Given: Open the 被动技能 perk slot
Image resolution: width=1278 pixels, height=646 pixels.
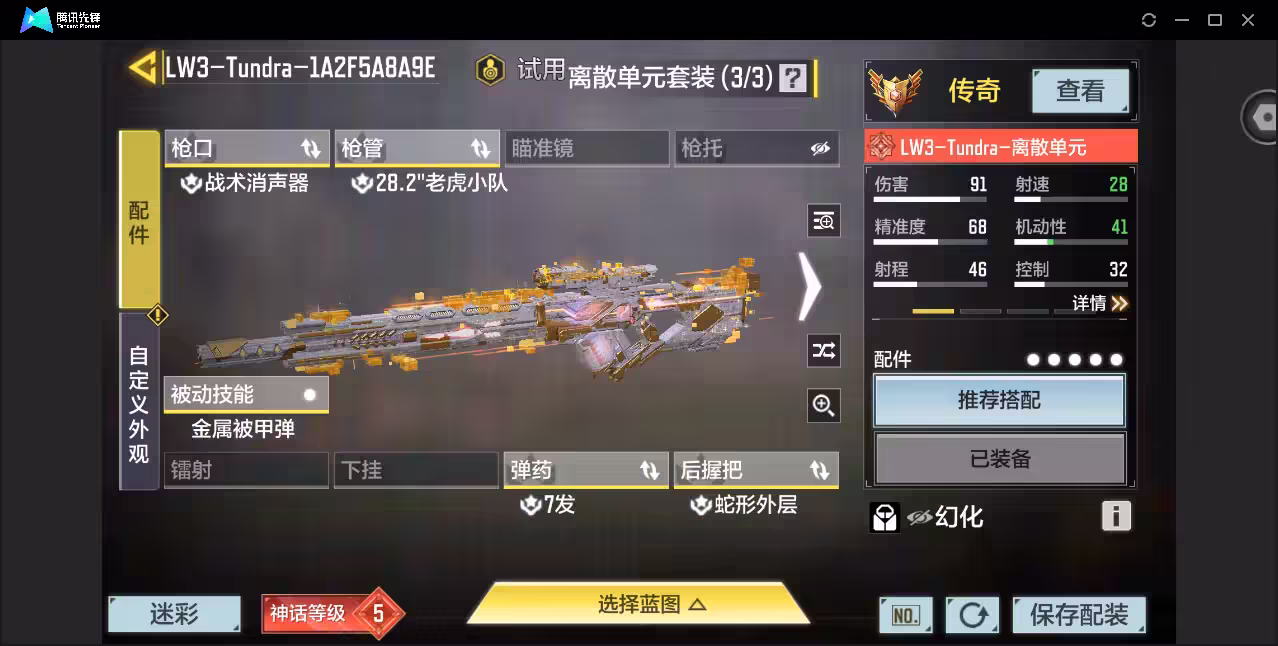Looking at the screenshot, I should (x=246, y=395).
